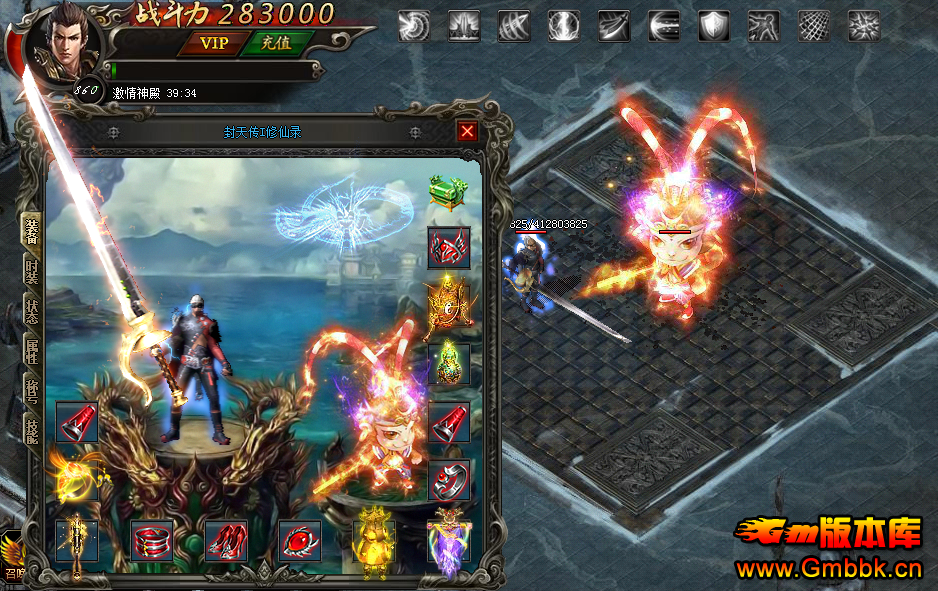
Task: Activate the triple claw slash skill
Action: pyautogui.click(x=514, y=25)
